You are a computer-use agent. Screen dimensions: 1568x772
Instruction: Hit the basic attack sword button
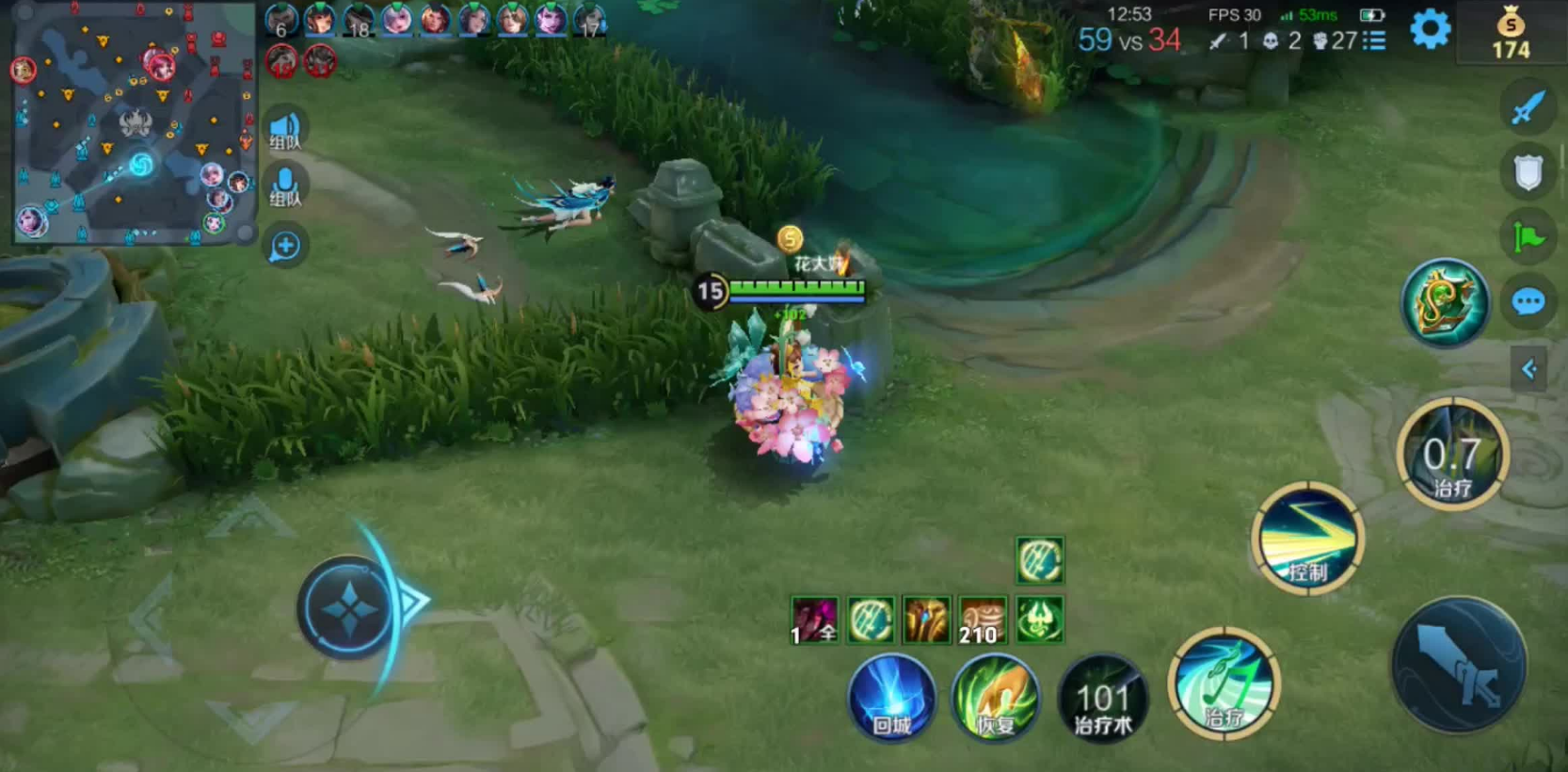[1459, 666]
